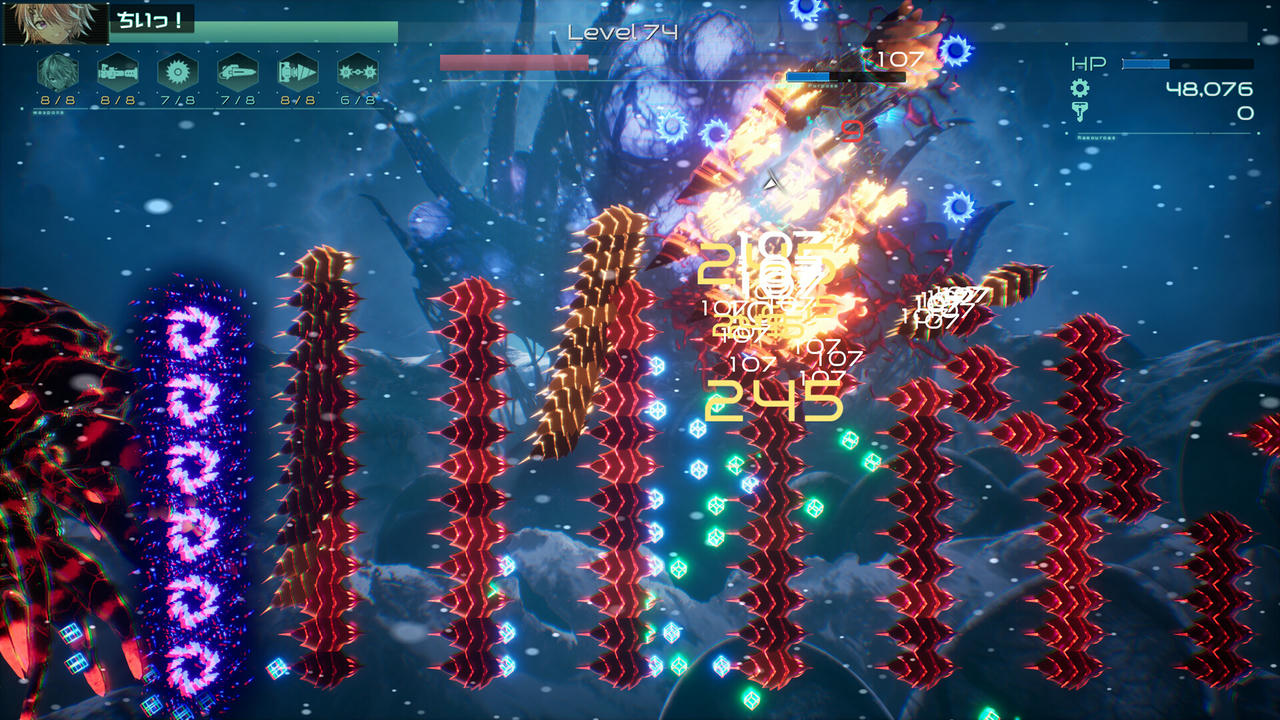Select the machine gun weapon icon showing 8/8
The width and height of the screenshot is (1280, 720).
pos(117,70)
